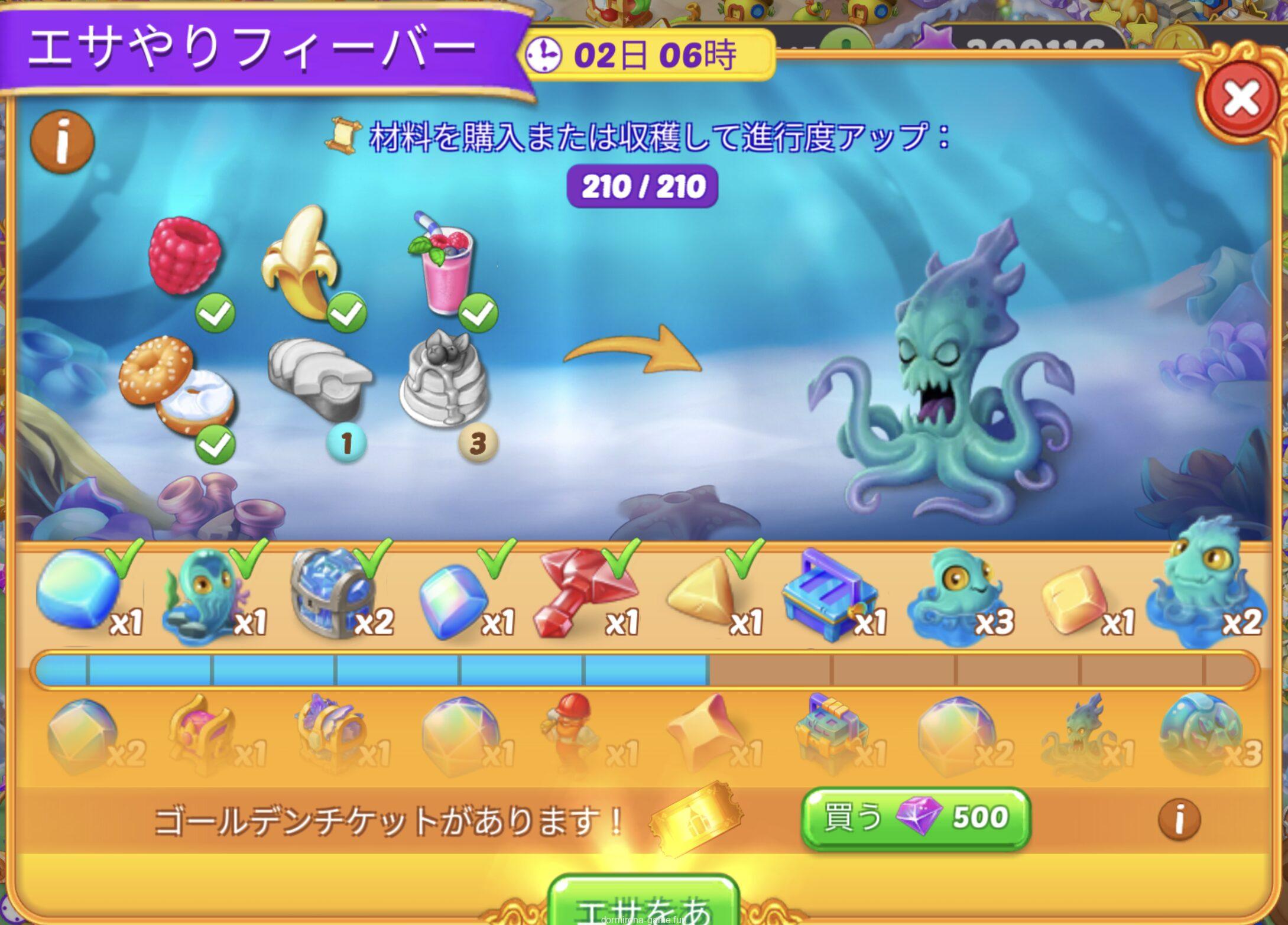Select the cream cheese bagel ingredient
This screenshot has height=925, width=1288.
click(x=176, y=387)
